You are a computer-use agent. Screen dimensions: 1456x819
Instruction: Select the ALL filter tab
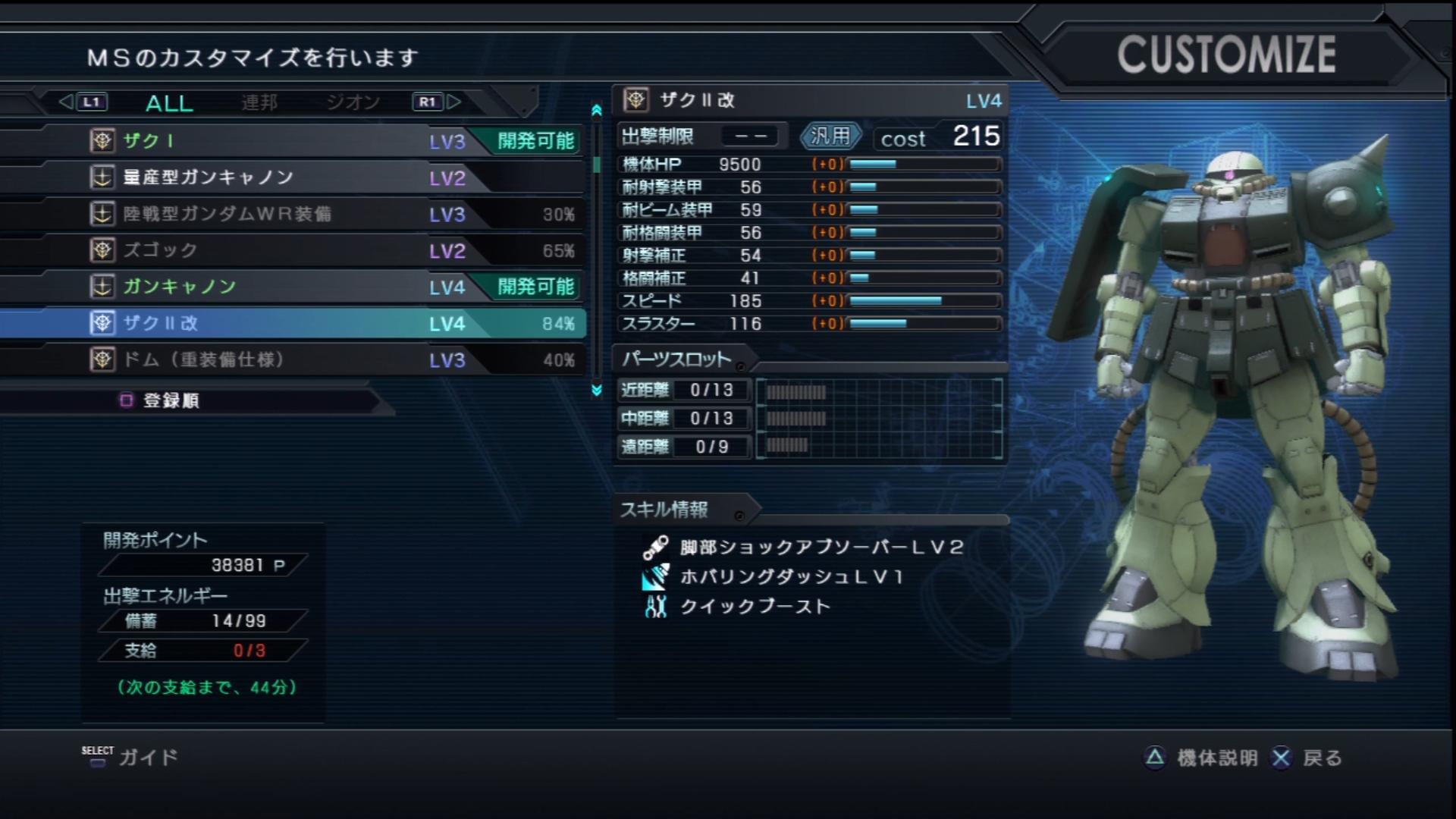click(x=168, y=102)
